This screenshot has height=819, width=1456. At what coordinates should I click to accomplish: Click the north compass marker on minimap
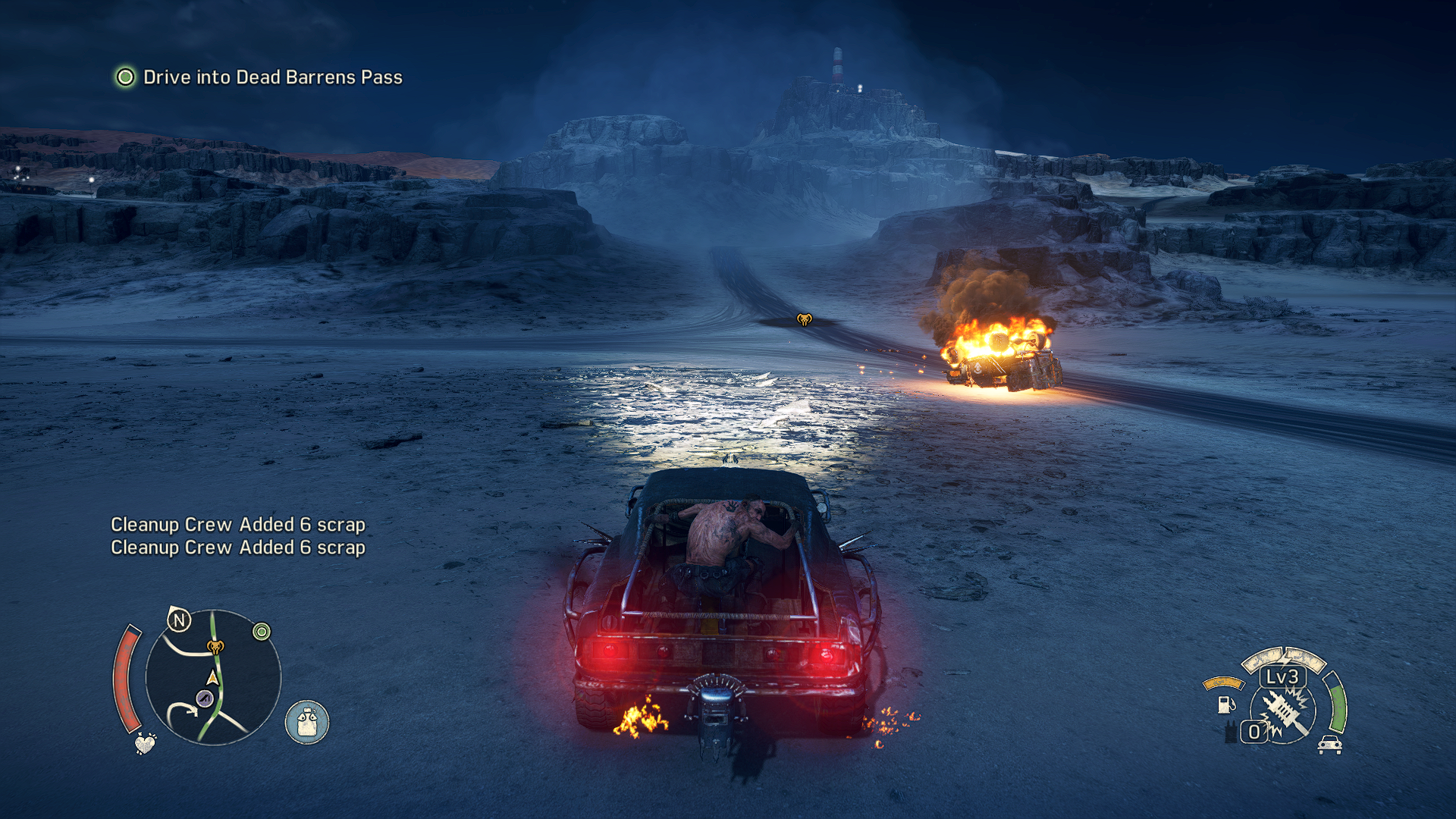click(180, 621)
